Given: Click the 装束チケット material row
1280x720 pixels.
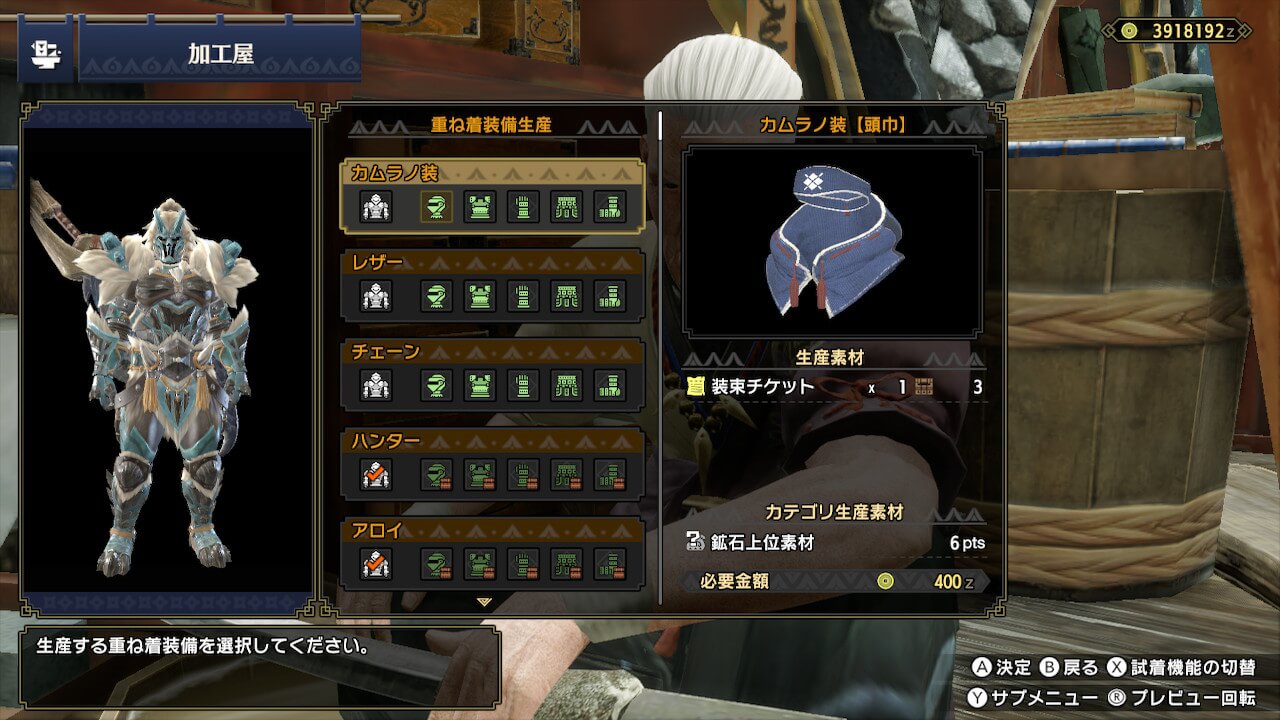Looking at the screenshot, I should [x=835, y=387].
